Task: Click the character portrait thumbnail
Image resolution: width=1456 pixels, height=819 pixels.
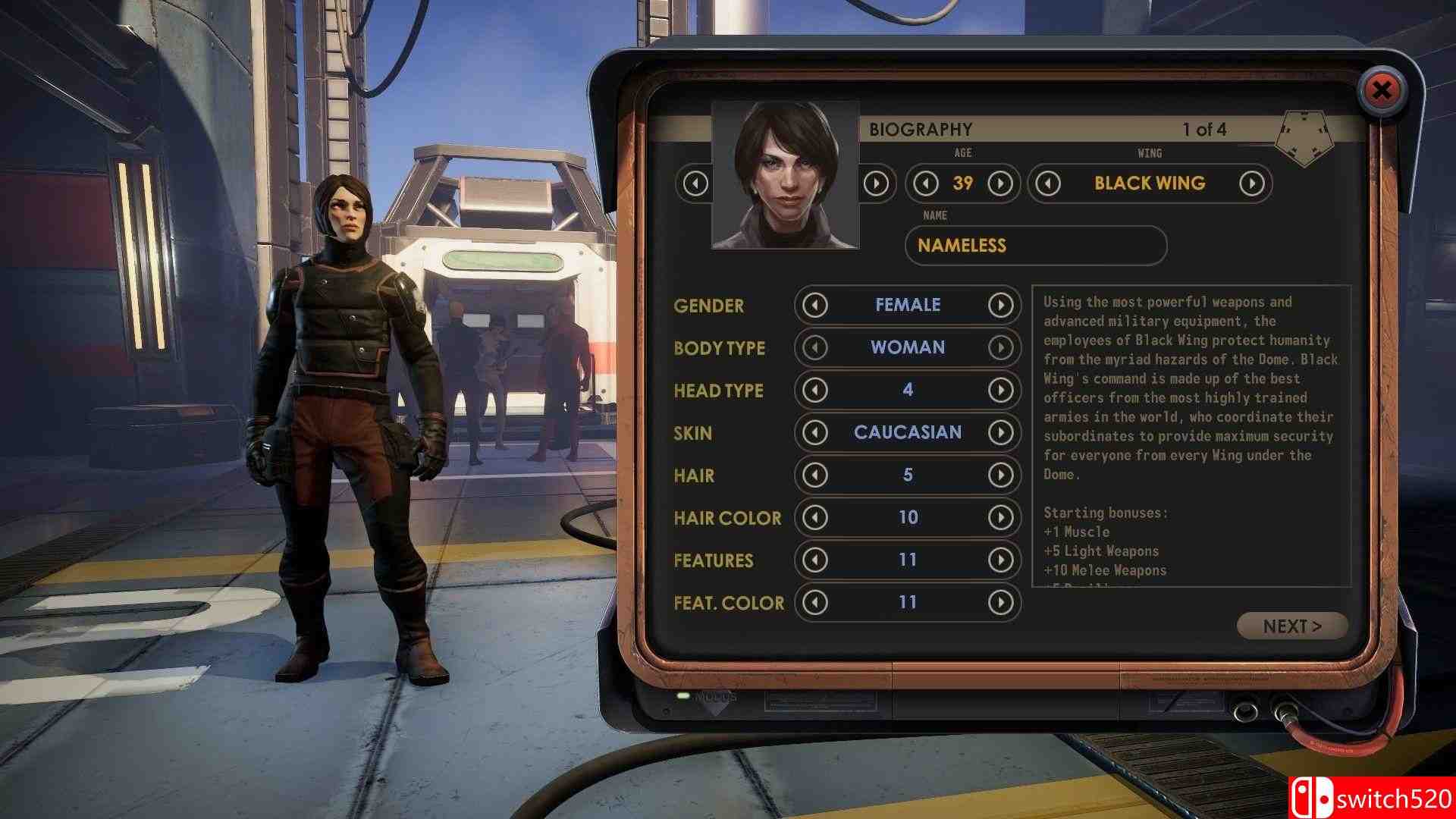Action: pos(786,173)
